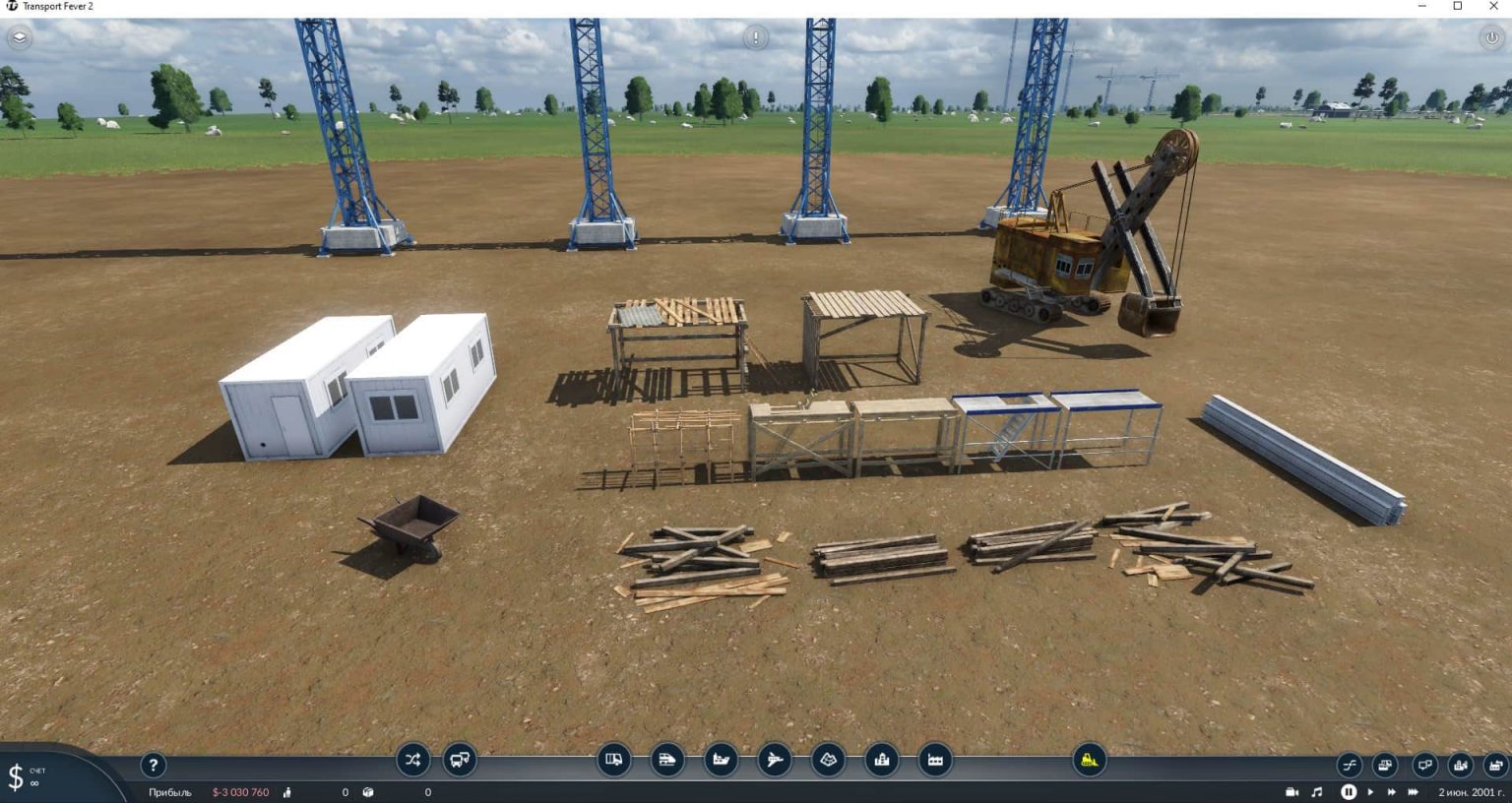Screen dimensions: 1512x803
Task: Open the town buildings menu
Action: pos(881,760)
